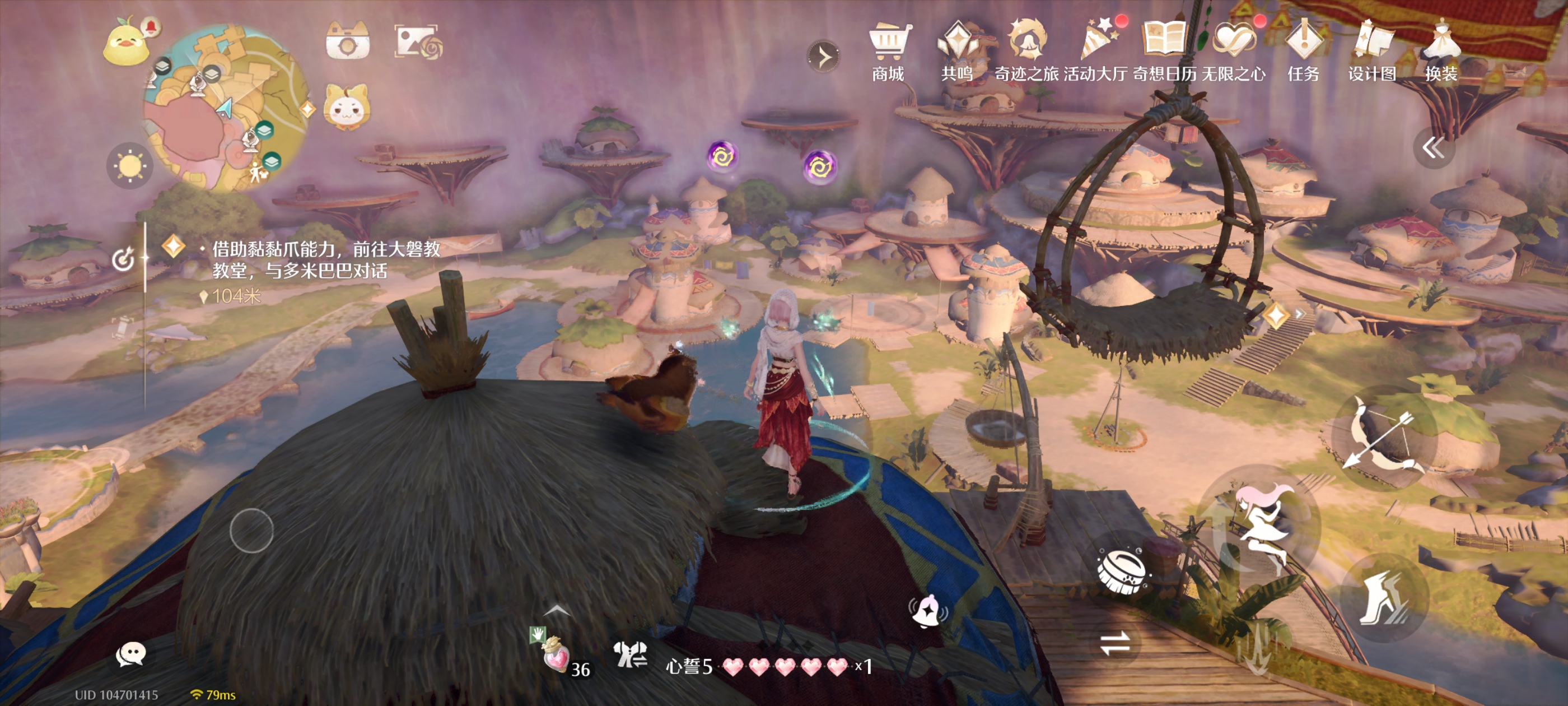Collapse the side panel double-arrow button
The image size is (1568, 706).
pyautogui.click(x=1432, y=148)
